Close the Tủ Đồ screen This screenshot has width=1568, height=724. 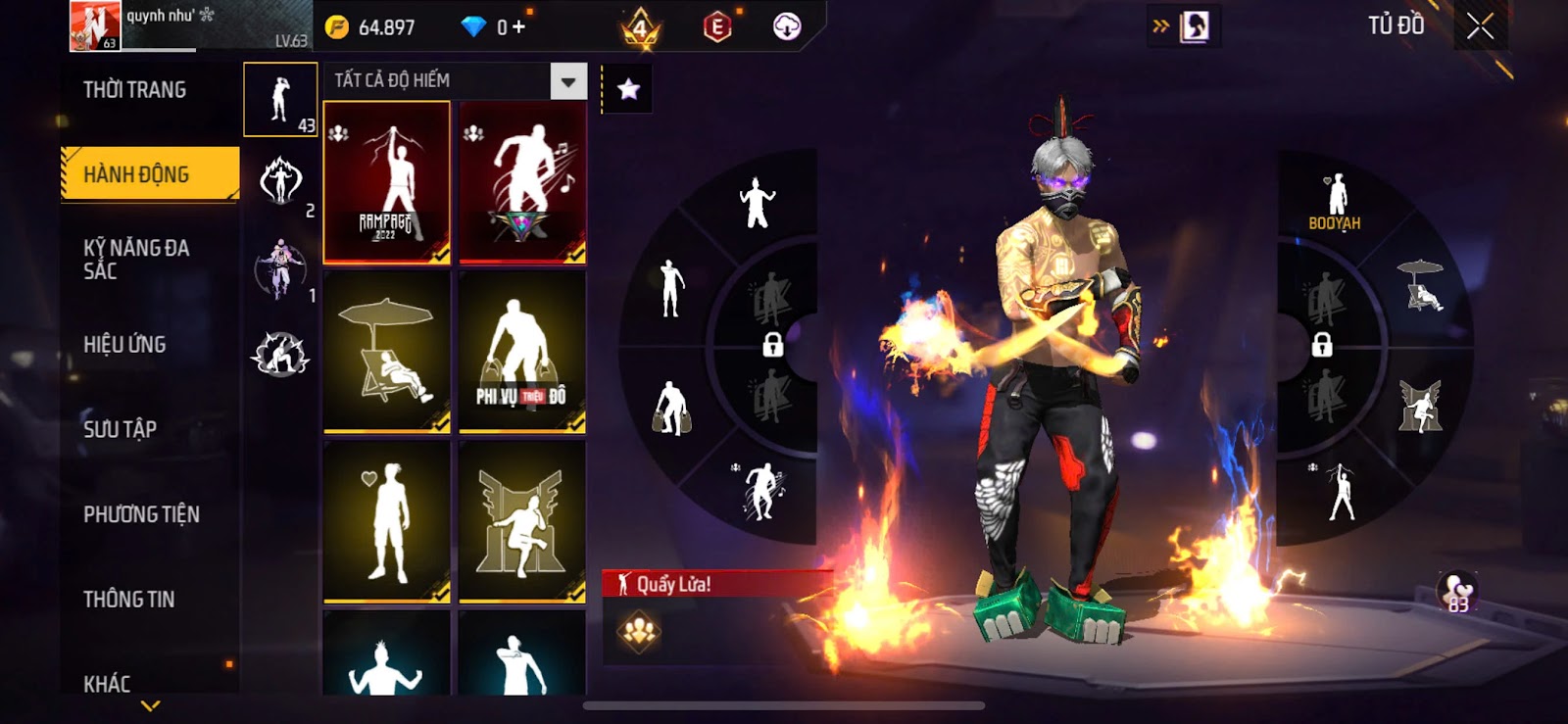1480,26
